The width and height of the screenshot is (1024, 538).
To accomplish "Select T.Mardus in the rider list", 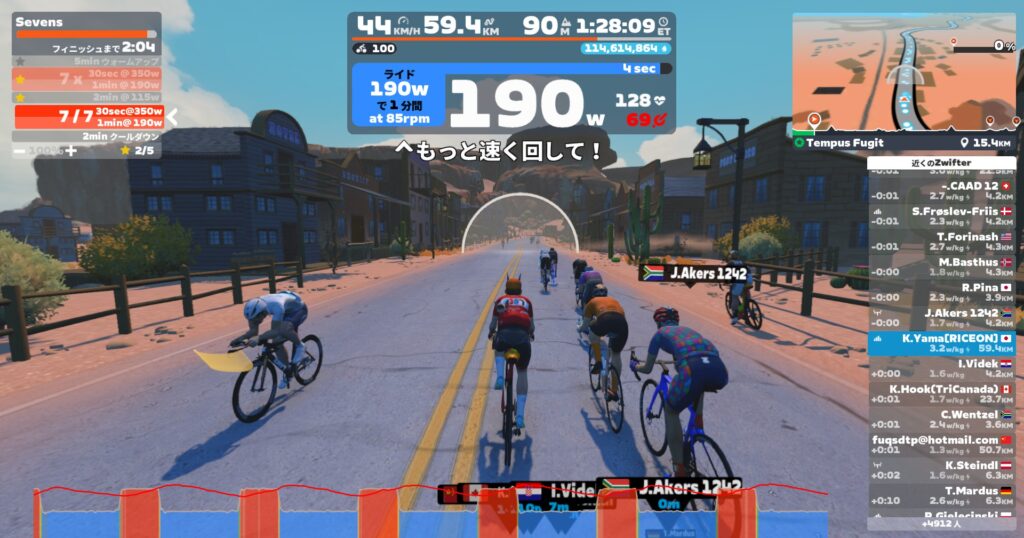I will coord(941,495).
